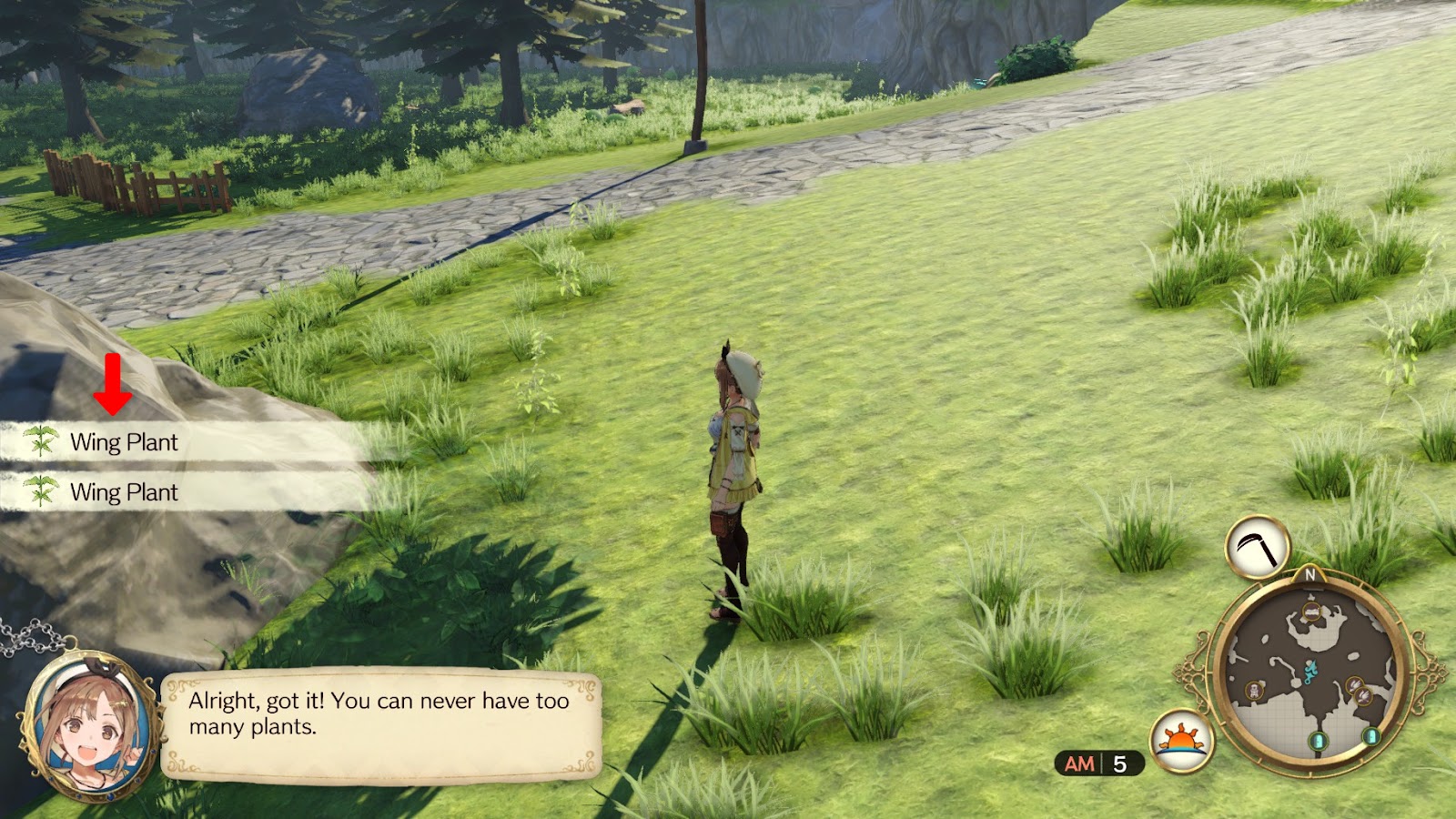
Task: Click the monster marker on the minimap's left side
Action: pyautogui.click(x=1254, y=689)
